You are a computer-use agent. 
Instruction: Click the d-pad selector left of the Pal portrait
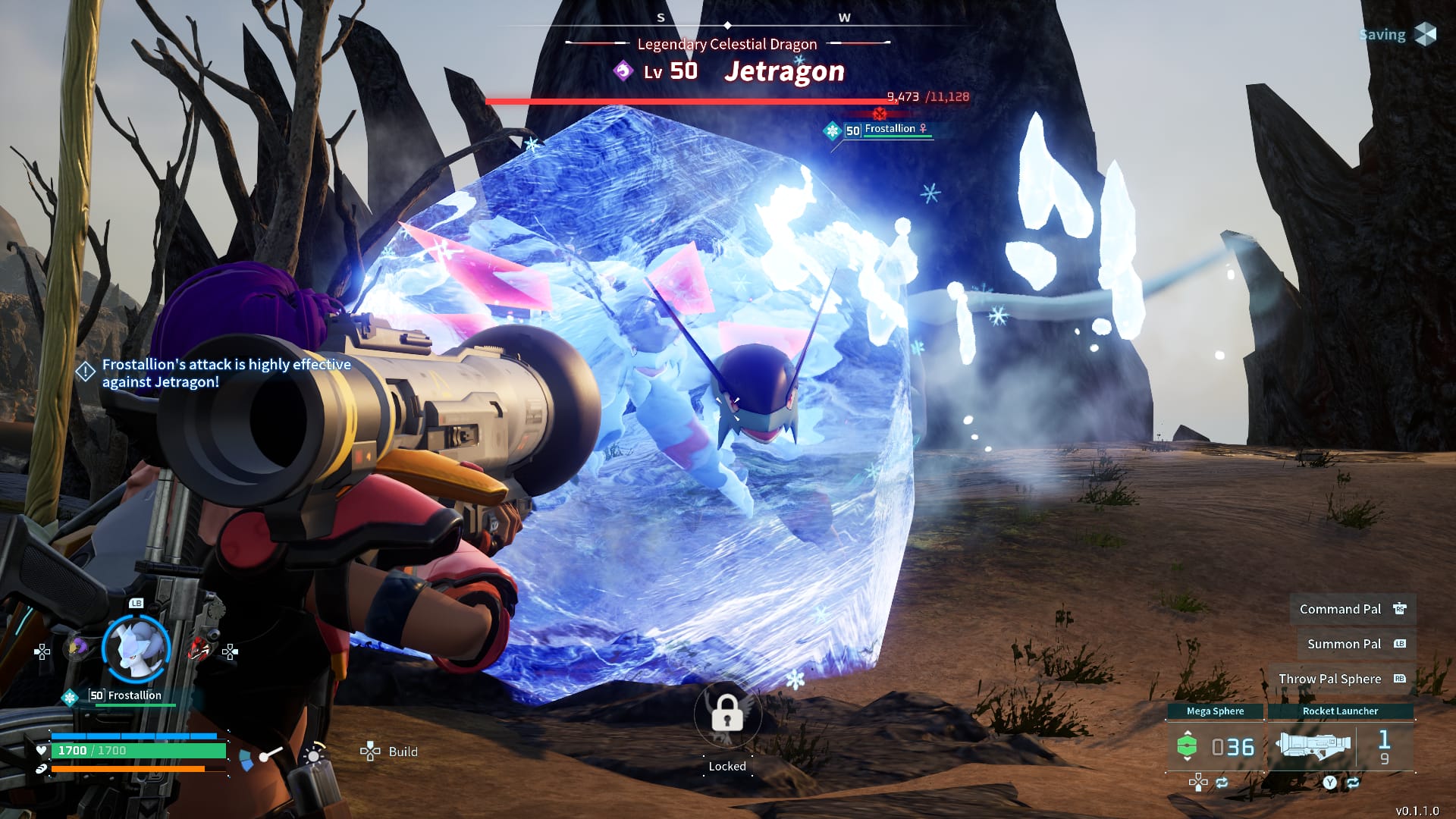[42, 651]
